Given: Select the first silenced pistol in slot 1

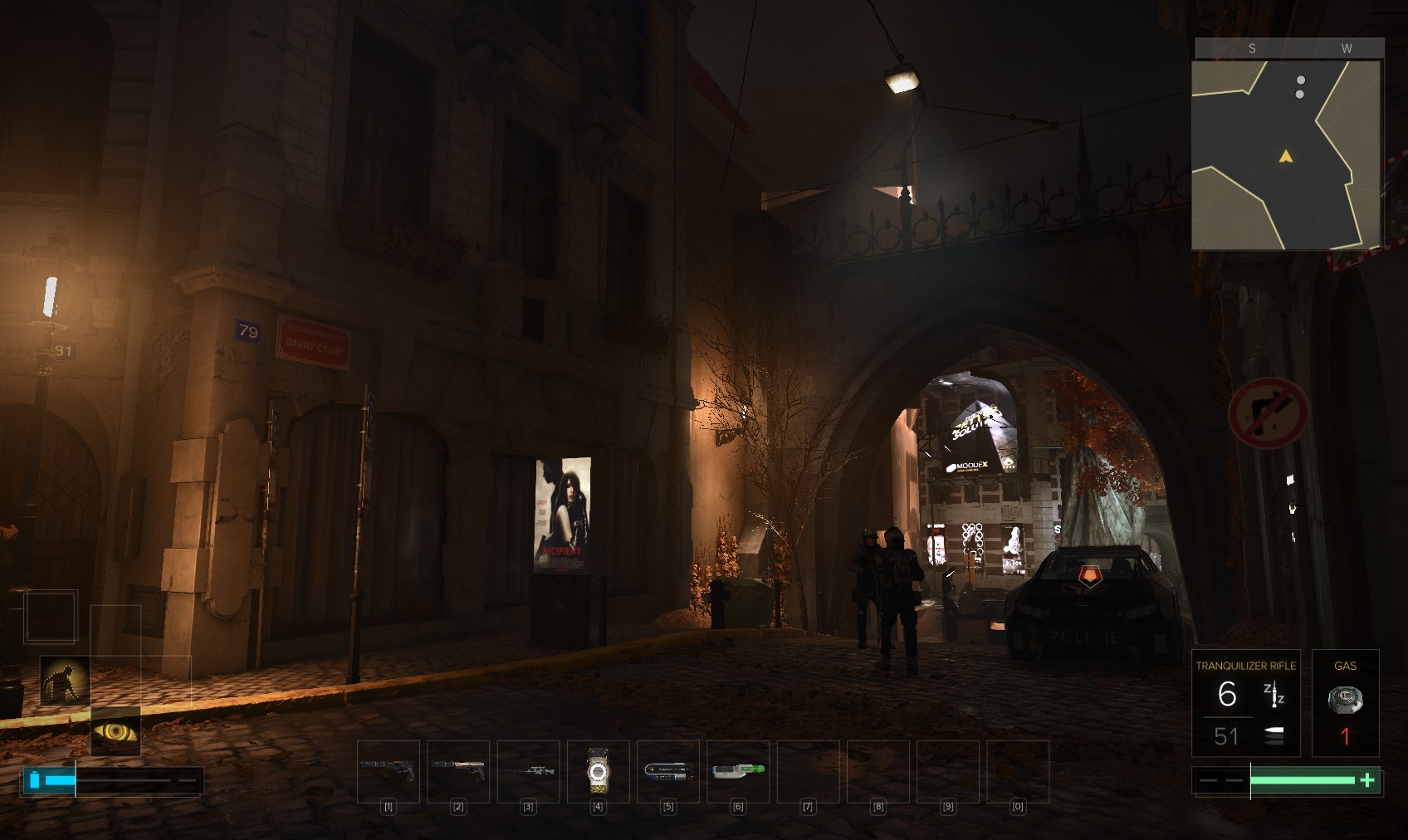Looking at the screenshot, I should 389,770.
